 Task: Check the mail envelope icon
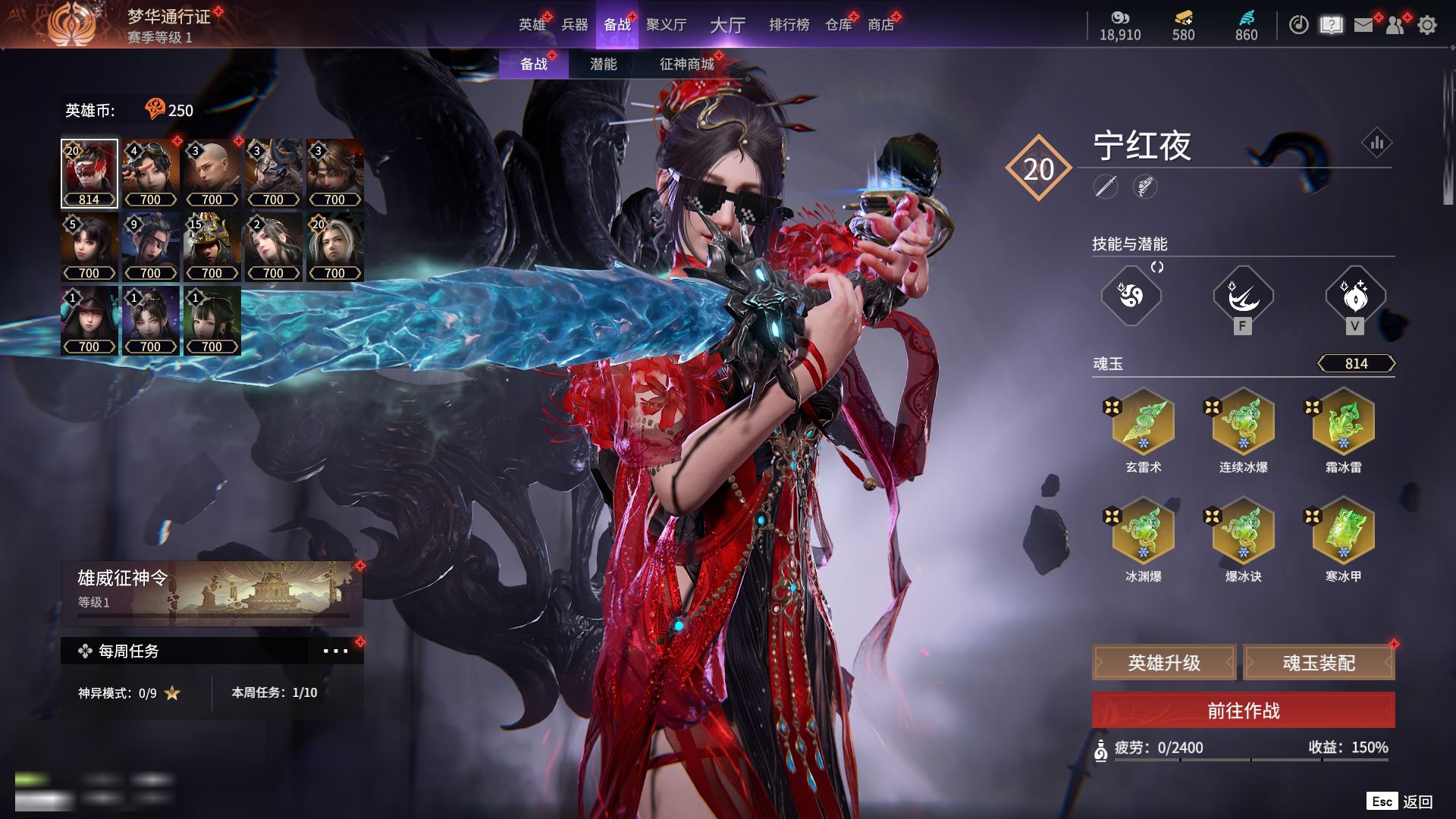(x=1363, y=25)
